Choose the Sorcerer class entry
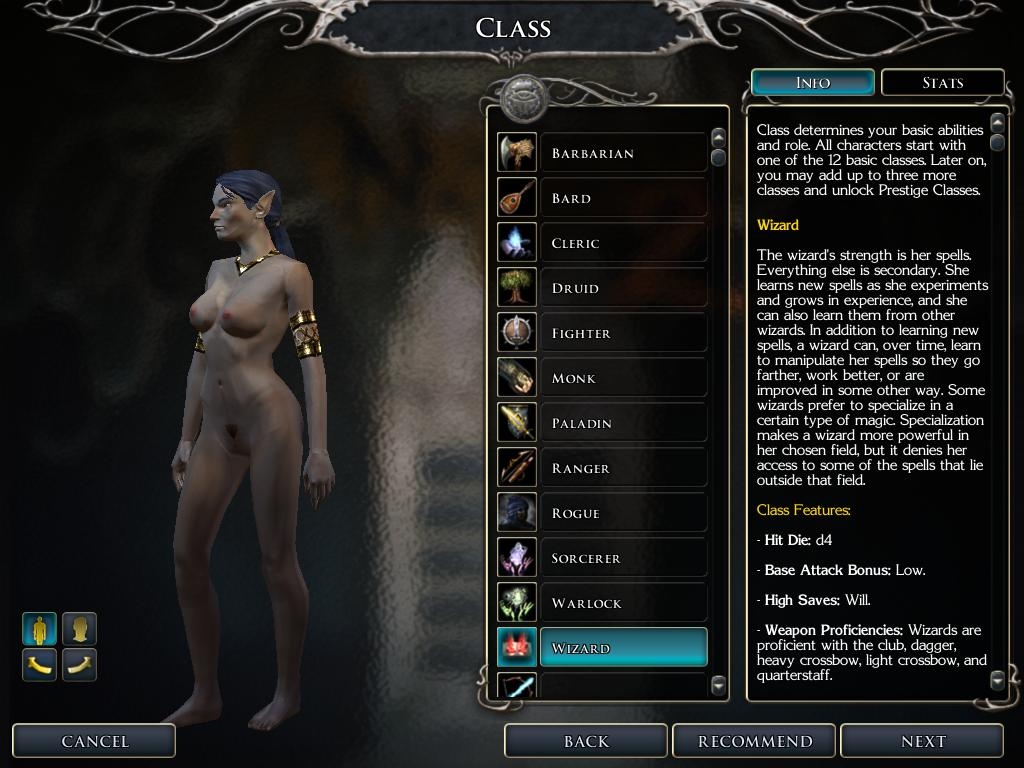Image resolution: width=1024 pixels, height=768 pixels. [x=623, y=558]
